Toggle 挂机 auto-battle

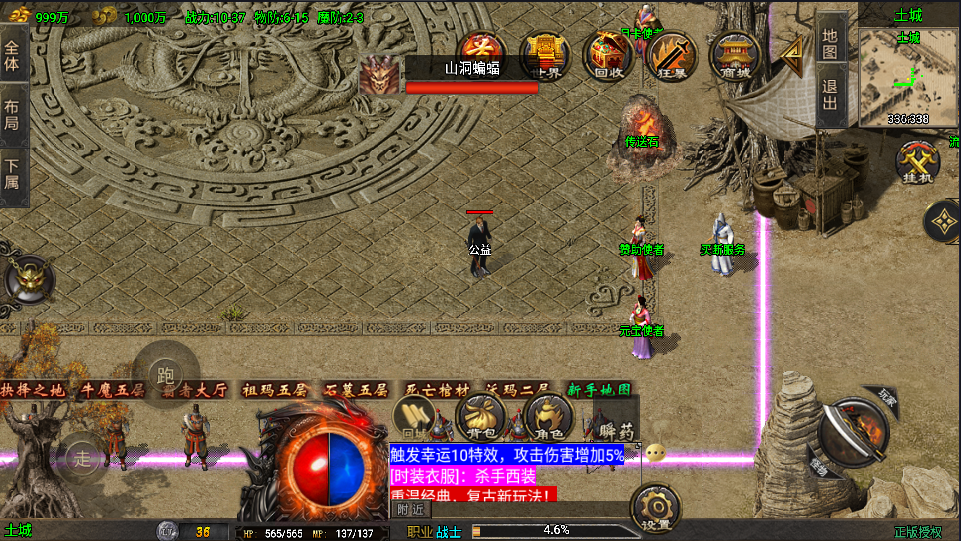point(915,162)
